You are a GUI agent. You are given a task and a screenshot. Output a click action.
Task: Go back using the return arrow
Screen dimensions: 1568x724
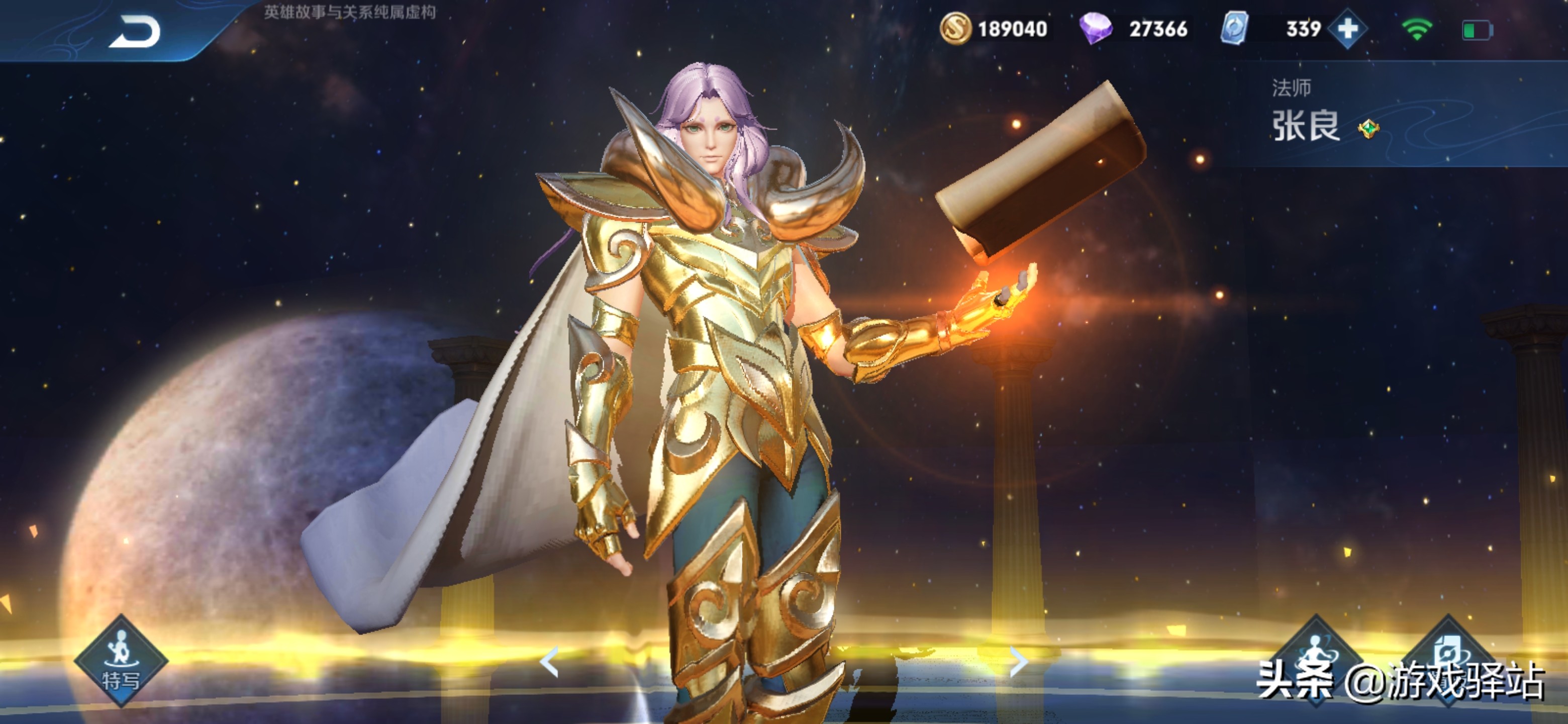[x=135, y=32]
